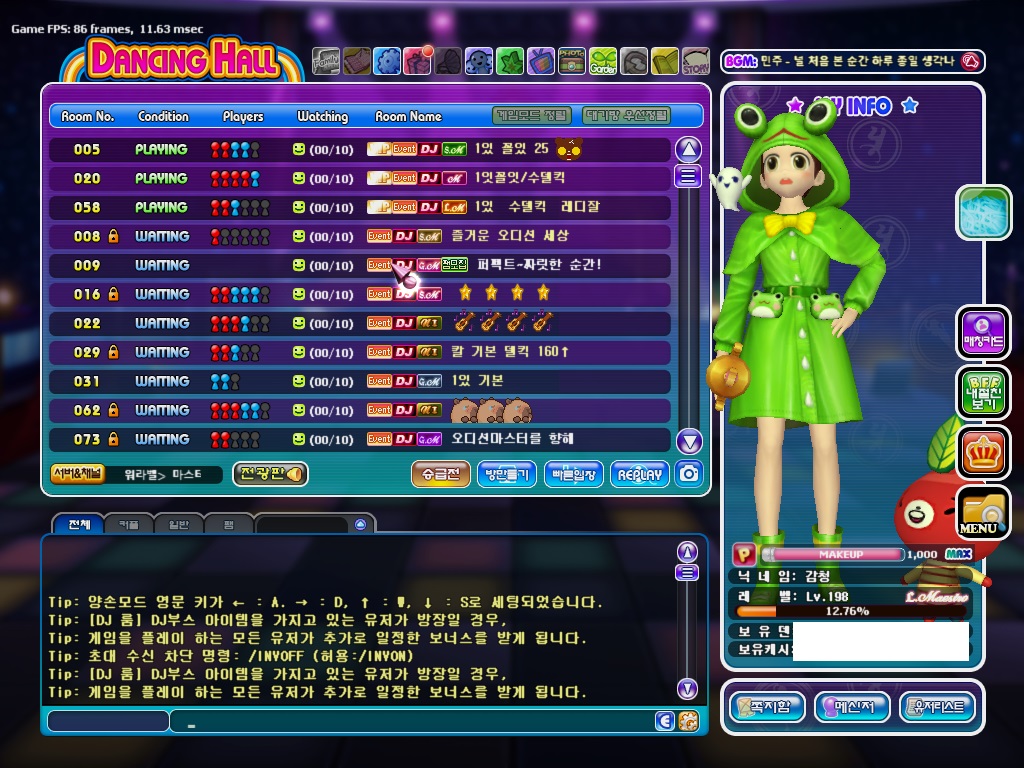Viewport: 1024px width, 768px height.
Task: Show the 유저리스트 user list
Action: click(937, 708)
